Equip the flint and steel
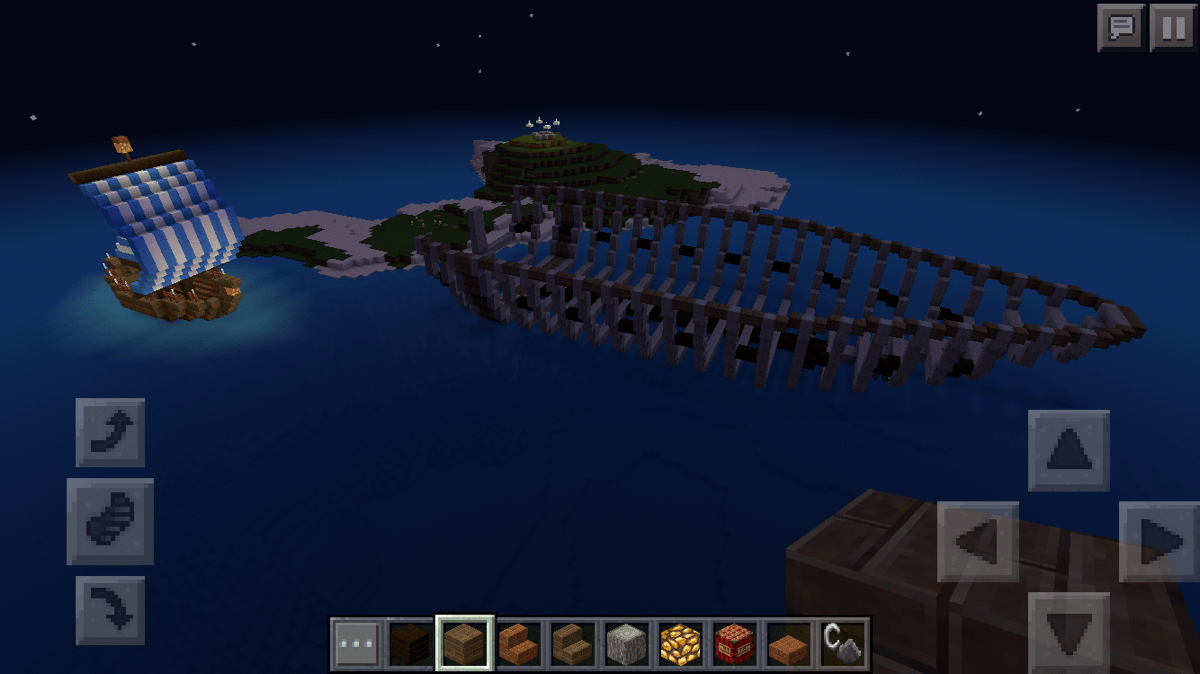Image resolution: width=1200 pixels, height=674 pixels. pyautogui.click(x=842, y=643)
